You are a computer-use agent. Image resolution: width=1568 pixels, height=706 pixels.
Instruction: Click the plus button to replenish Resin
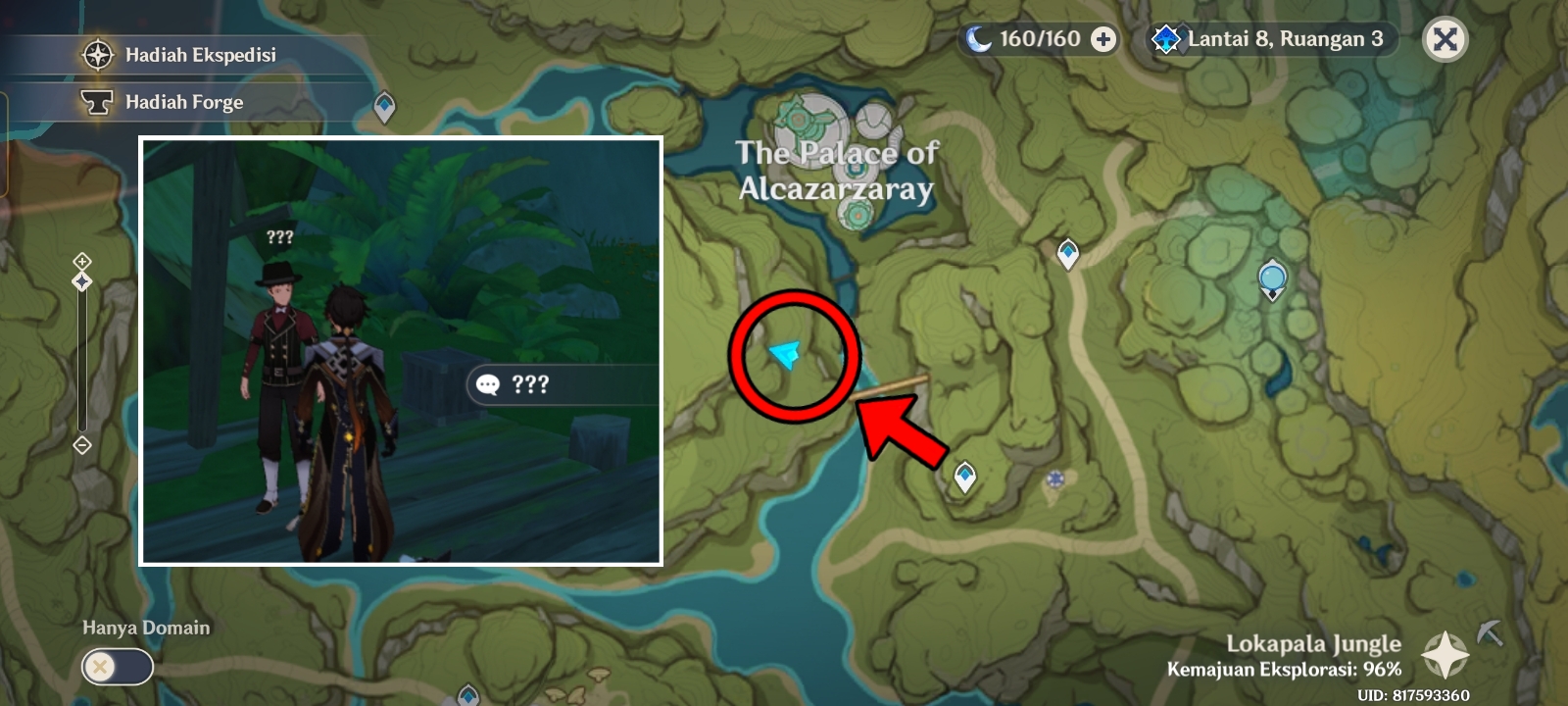tap(1105, 39)
